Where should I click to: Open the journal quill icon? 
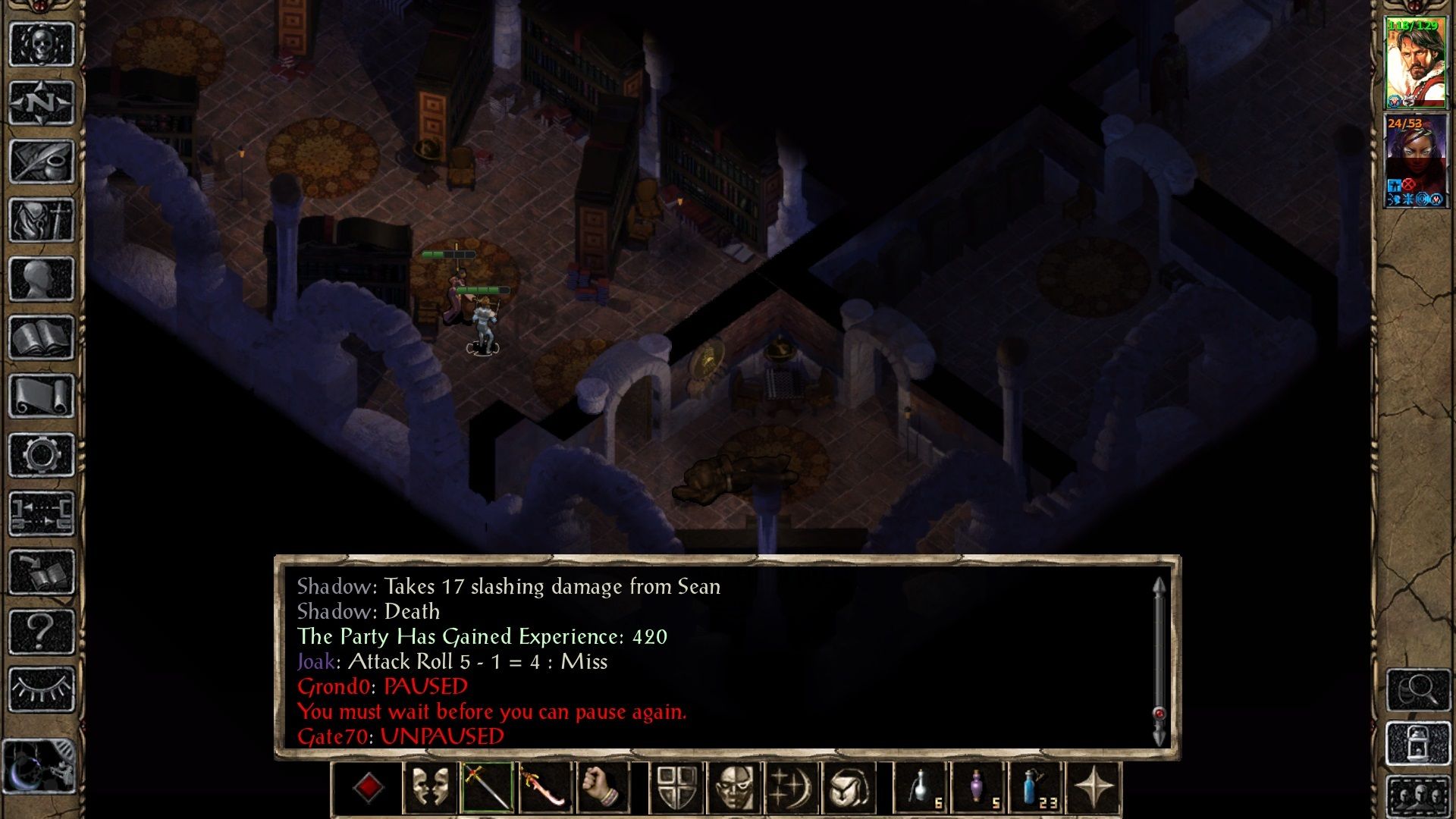(42, 162)
